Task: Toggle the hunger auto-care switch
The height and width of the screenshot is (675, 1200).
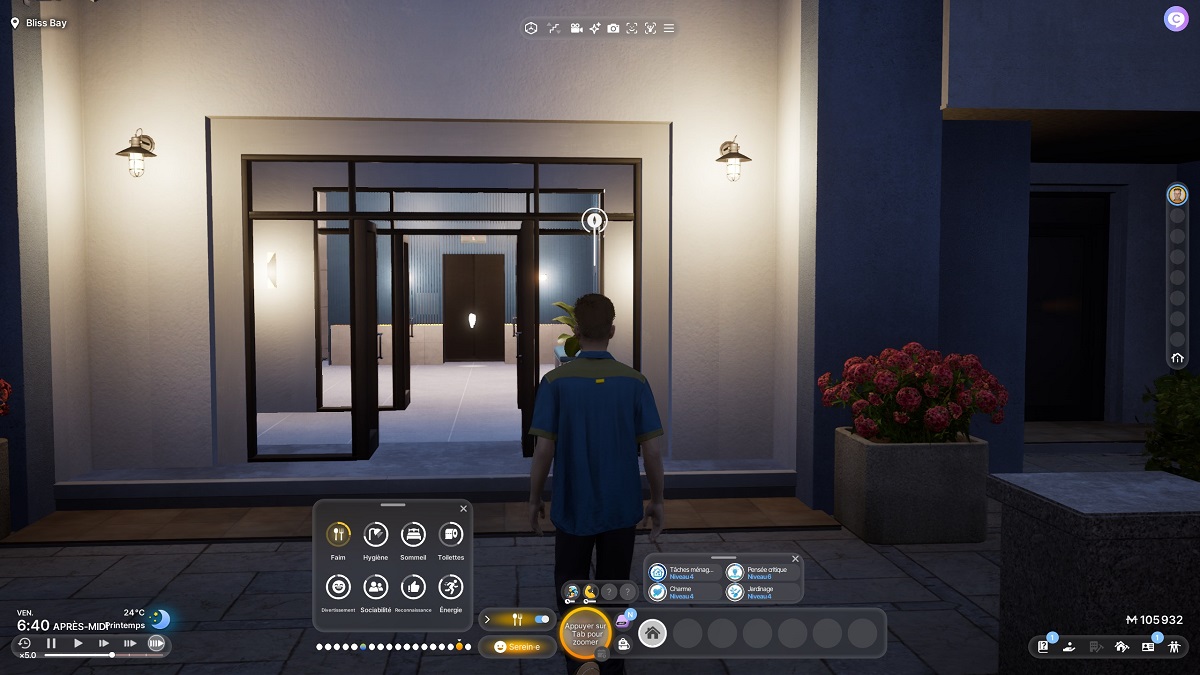Action: click(542, 620)
